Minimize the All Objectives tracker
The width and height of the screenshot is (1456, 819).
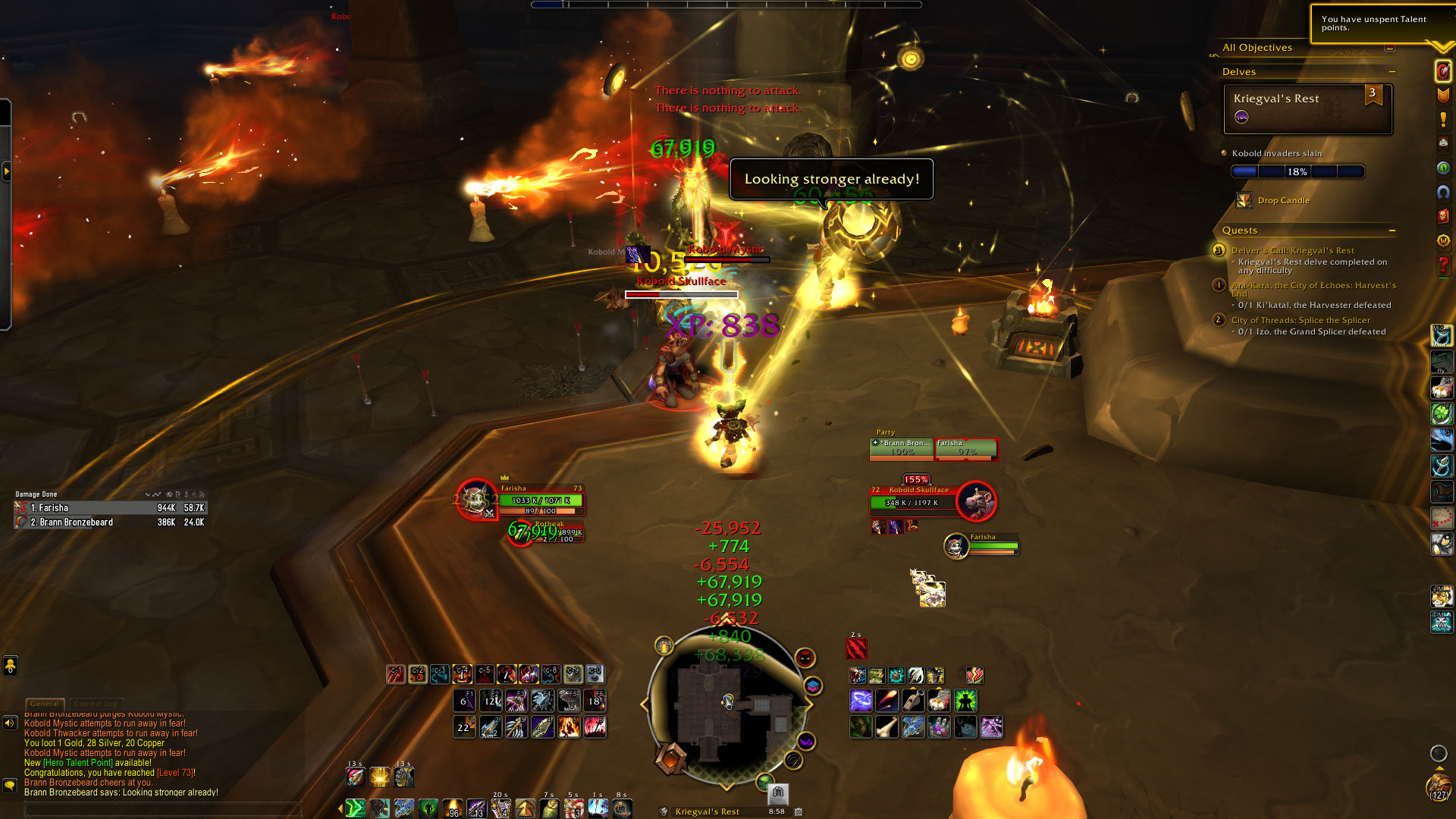(1389, 48)
